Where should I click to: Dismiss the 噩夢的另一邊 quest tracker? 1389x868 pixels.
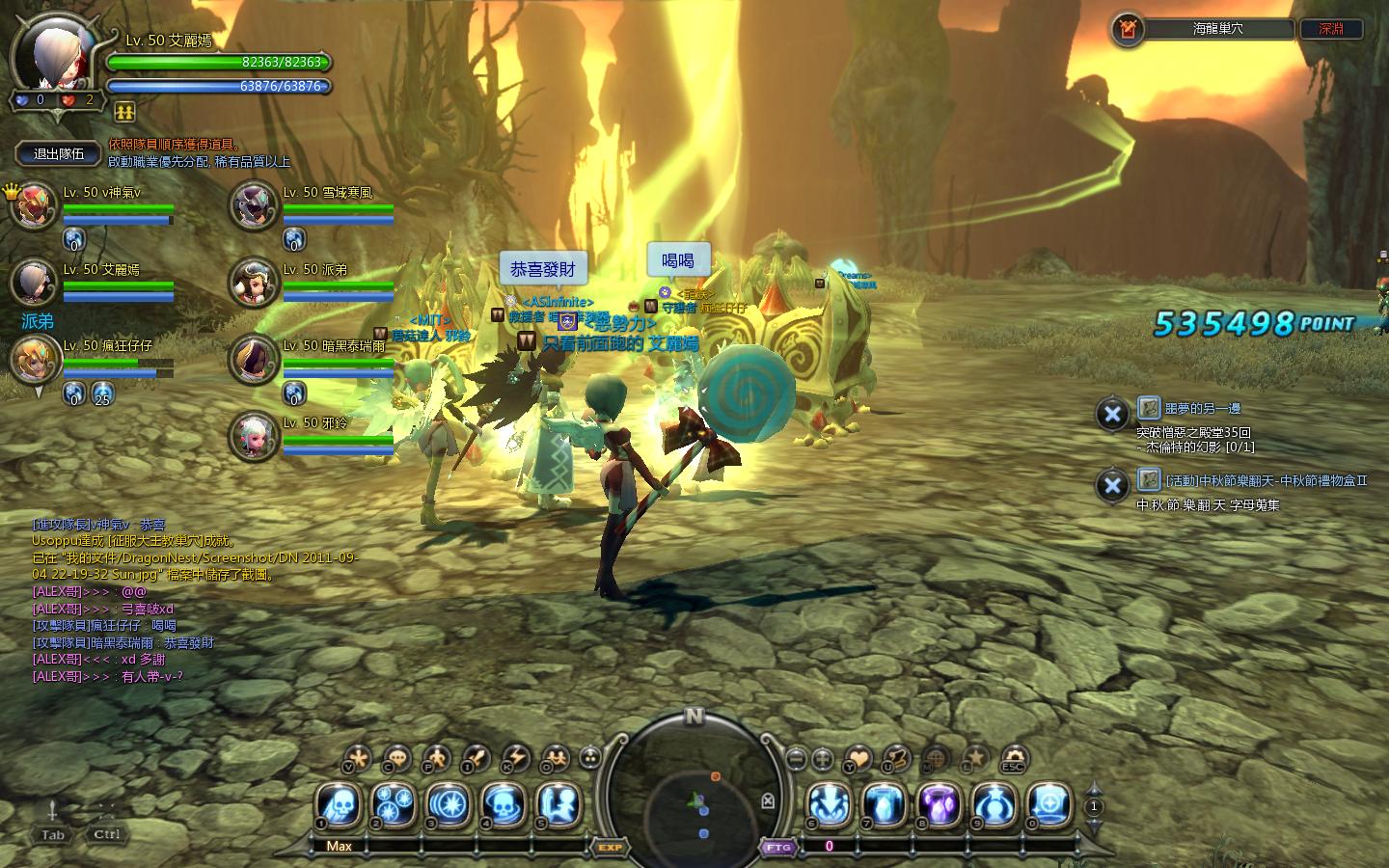pyautogui.click(x=1112, y=414)
